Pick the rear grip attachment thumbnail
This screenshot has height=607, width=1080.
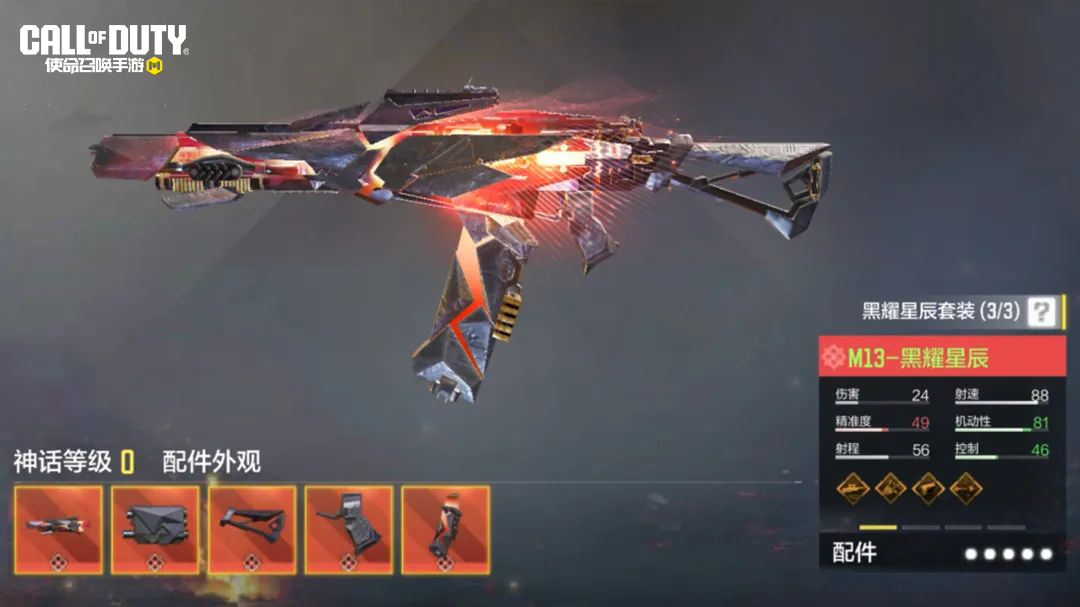coord(349,529)
